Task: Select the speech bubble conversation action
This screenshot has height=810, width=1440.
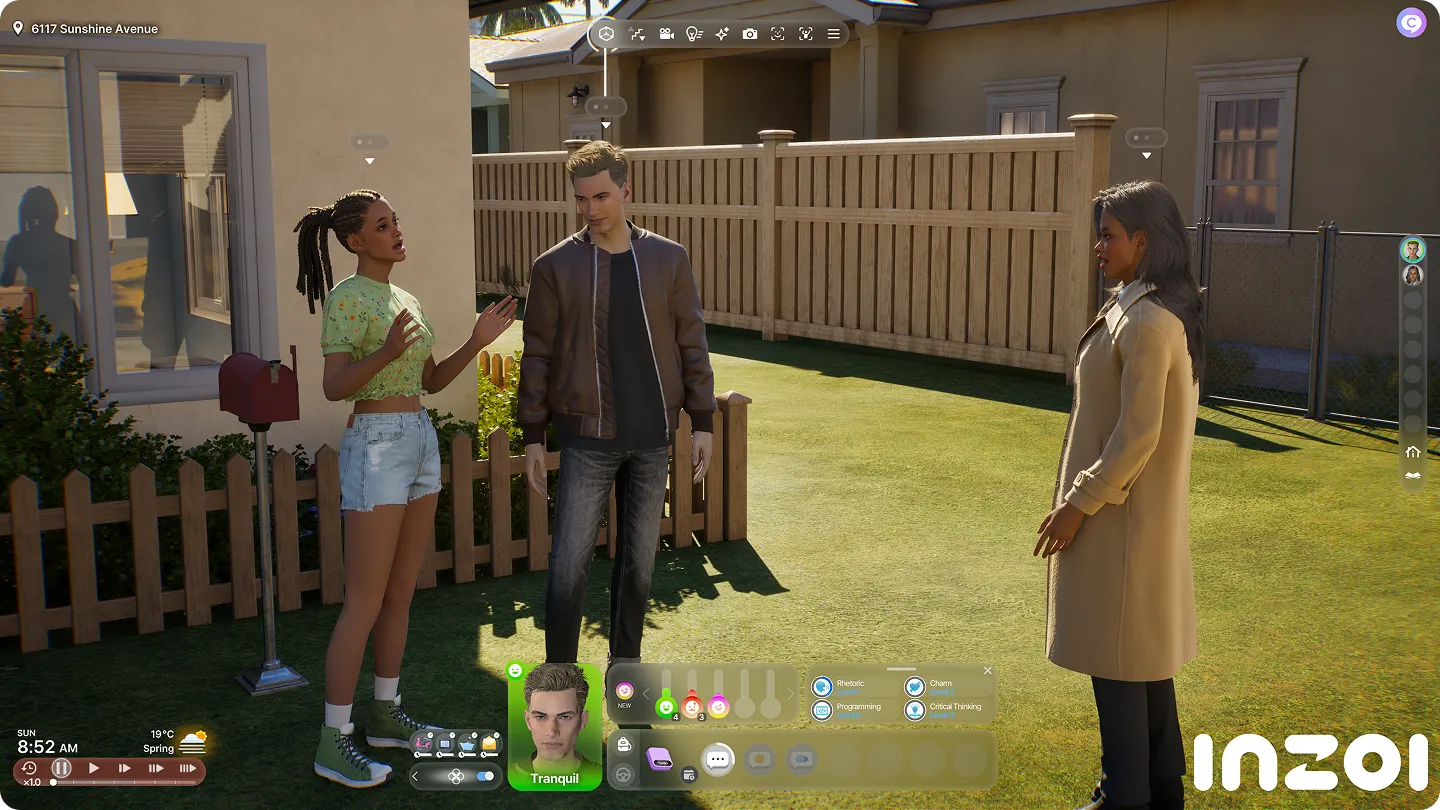Action: 717,759
